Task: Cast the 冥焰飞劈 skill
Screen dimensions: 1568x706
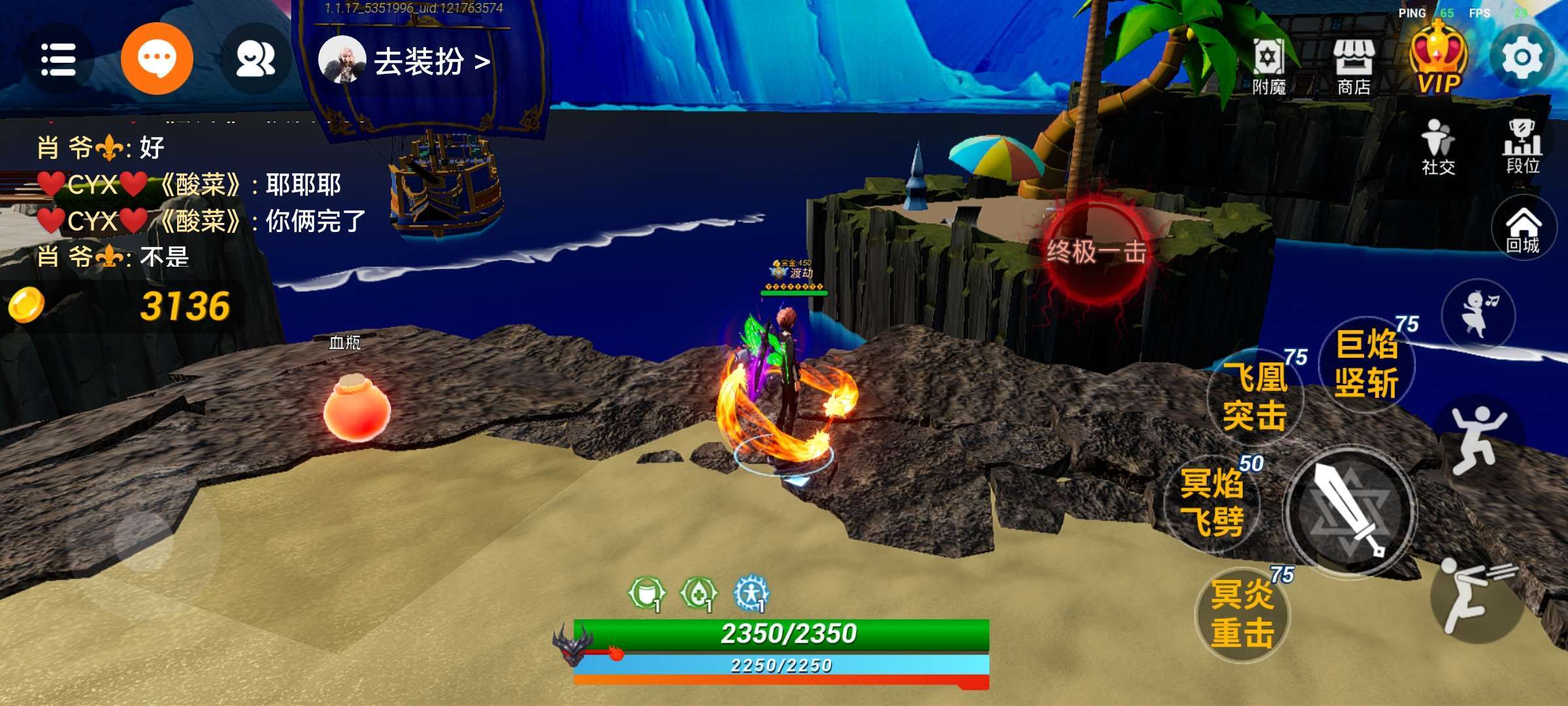Action: click(x=1212, y=503)
